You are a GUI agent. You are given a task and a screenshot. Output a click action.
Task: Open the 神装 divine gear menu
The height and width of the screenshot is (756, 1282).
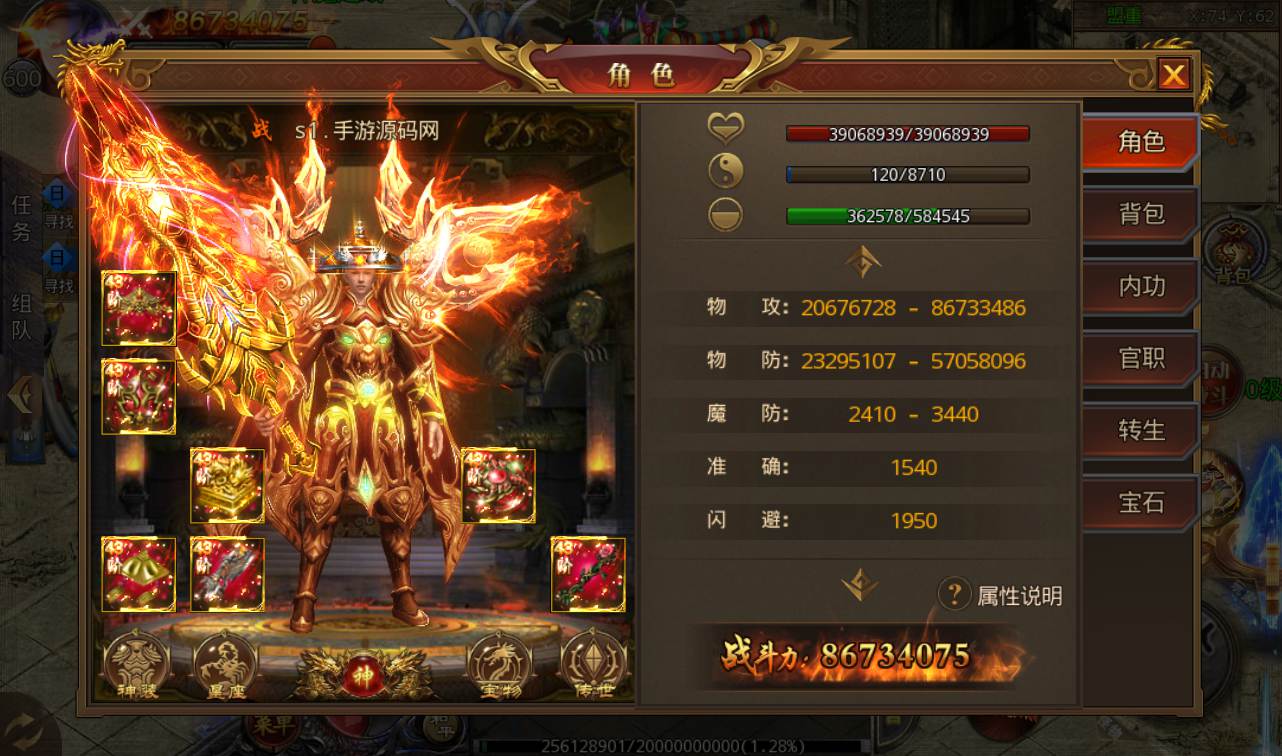point(137,665)
